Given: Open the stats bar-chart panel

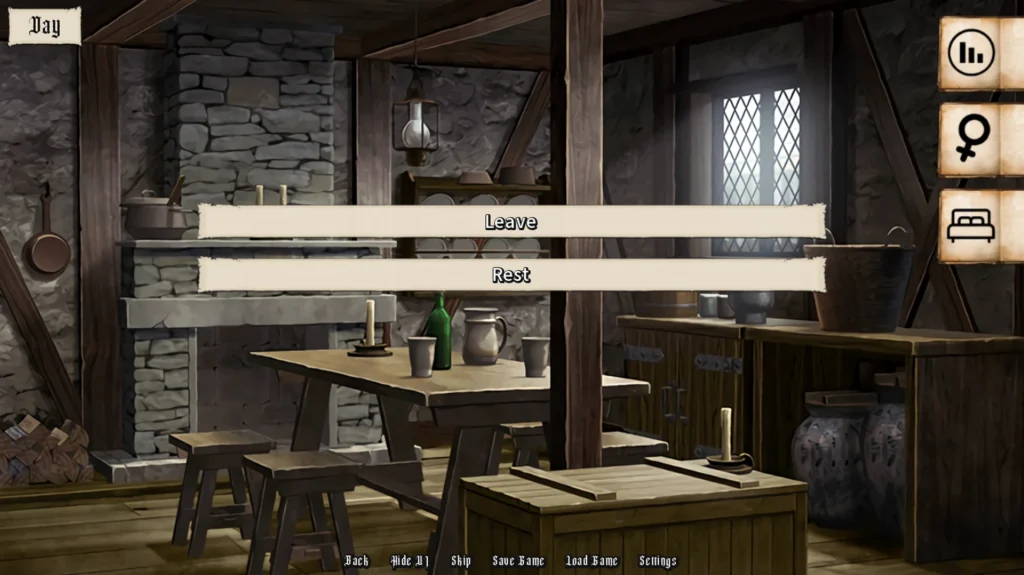Looking at the screenshot, I should 971,53.
